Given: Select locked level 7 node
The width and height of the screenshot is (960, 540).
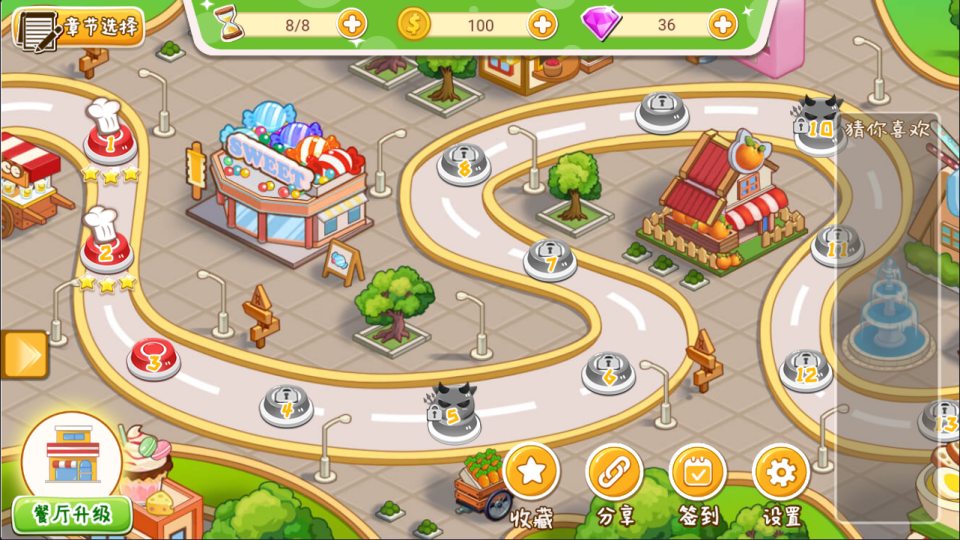Looking at the screenshot, I should click(x=550, y=260).
